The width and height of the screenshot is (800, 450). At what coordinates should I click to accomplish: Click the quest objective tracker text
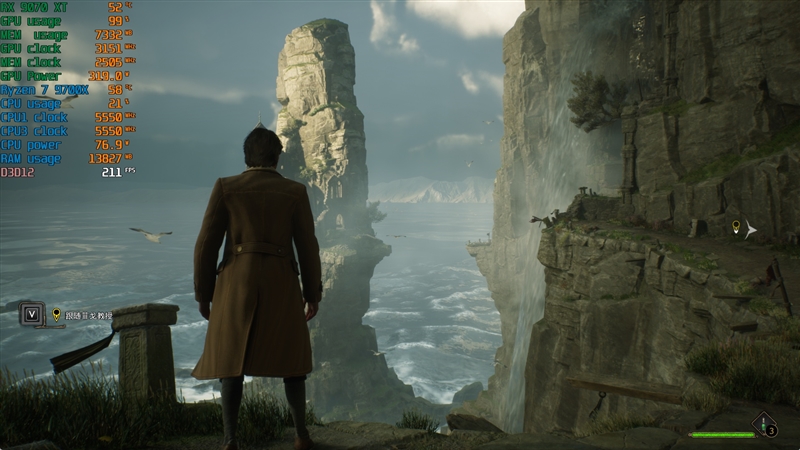(90, 315)
